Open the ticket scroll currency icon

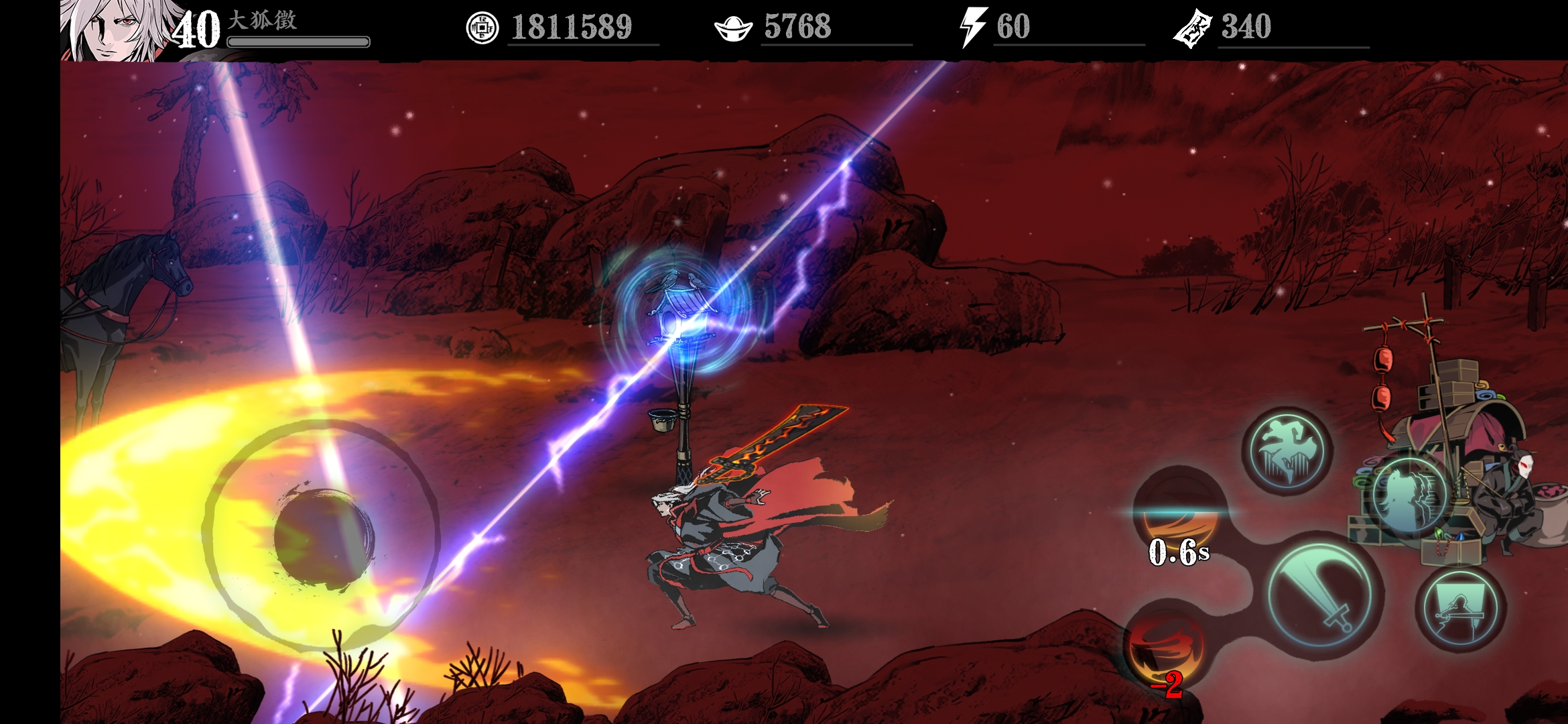tap(1193, 28)
